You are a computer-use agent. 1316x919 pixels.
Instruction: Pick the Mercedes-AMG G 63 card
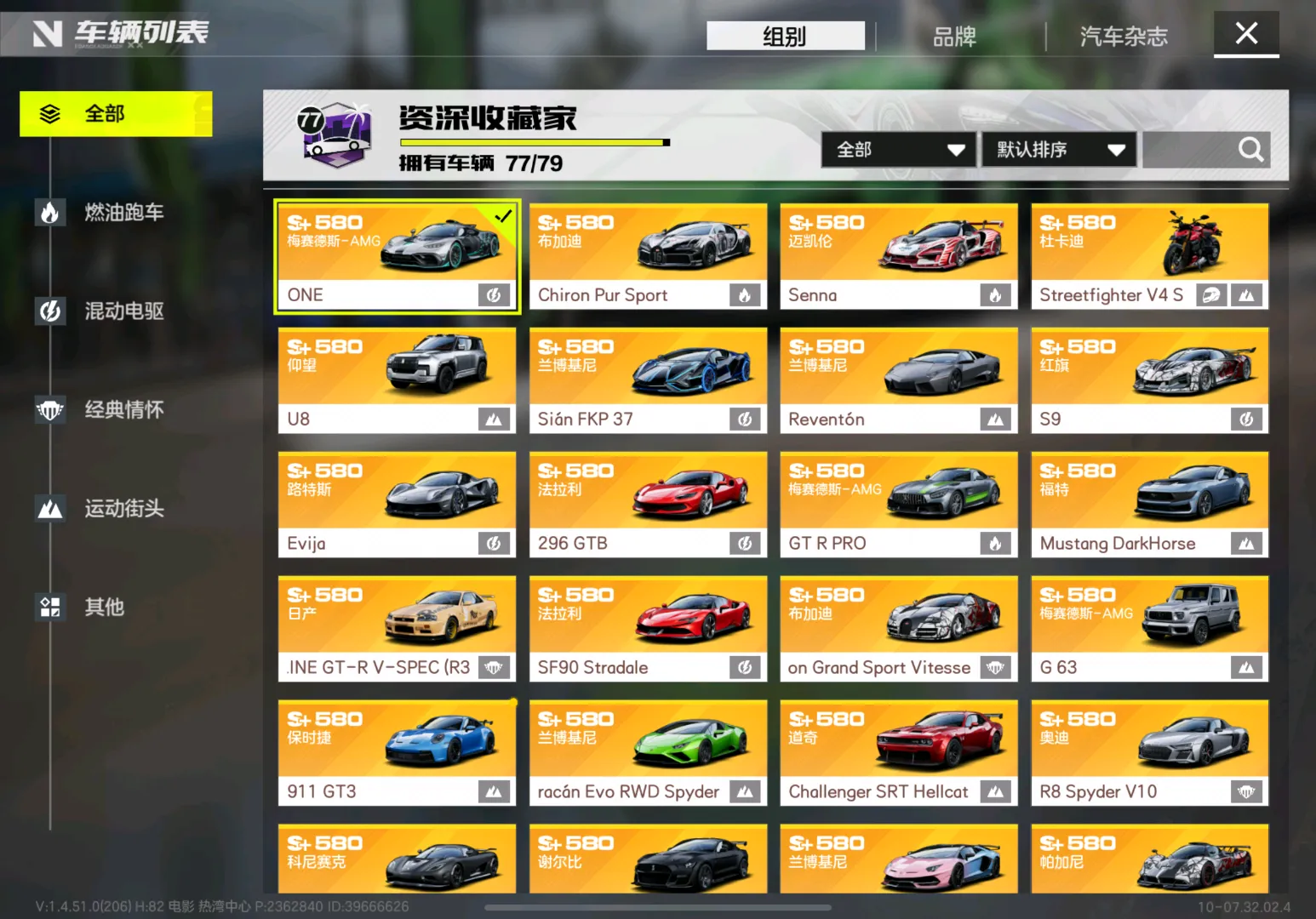(x=1149, y=629)
